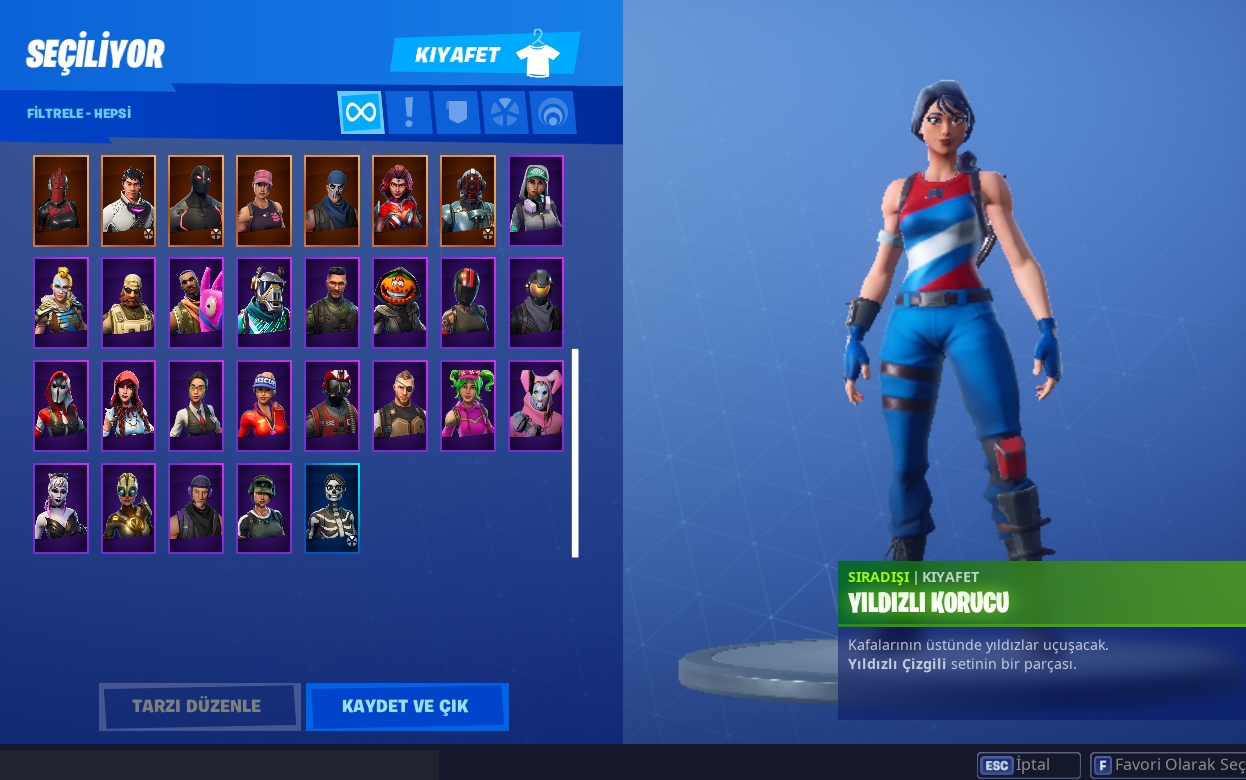Screen dimensions: 1246x780
Task: Switch to the concentric rings filter tab
Action: point(552,112)
